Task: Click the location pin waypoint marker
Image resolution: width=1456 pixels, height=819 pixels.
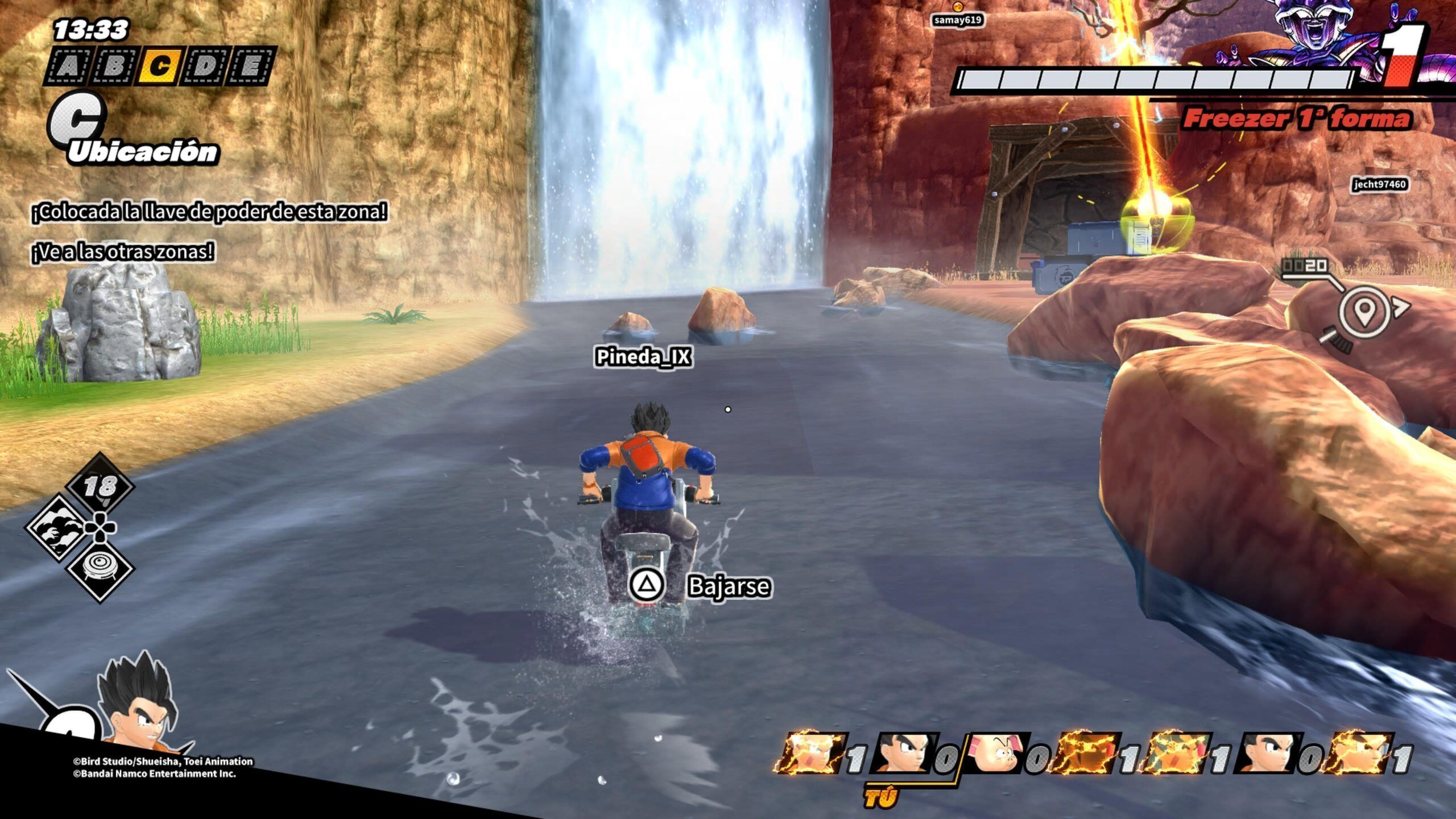Action: point(1364,311)
